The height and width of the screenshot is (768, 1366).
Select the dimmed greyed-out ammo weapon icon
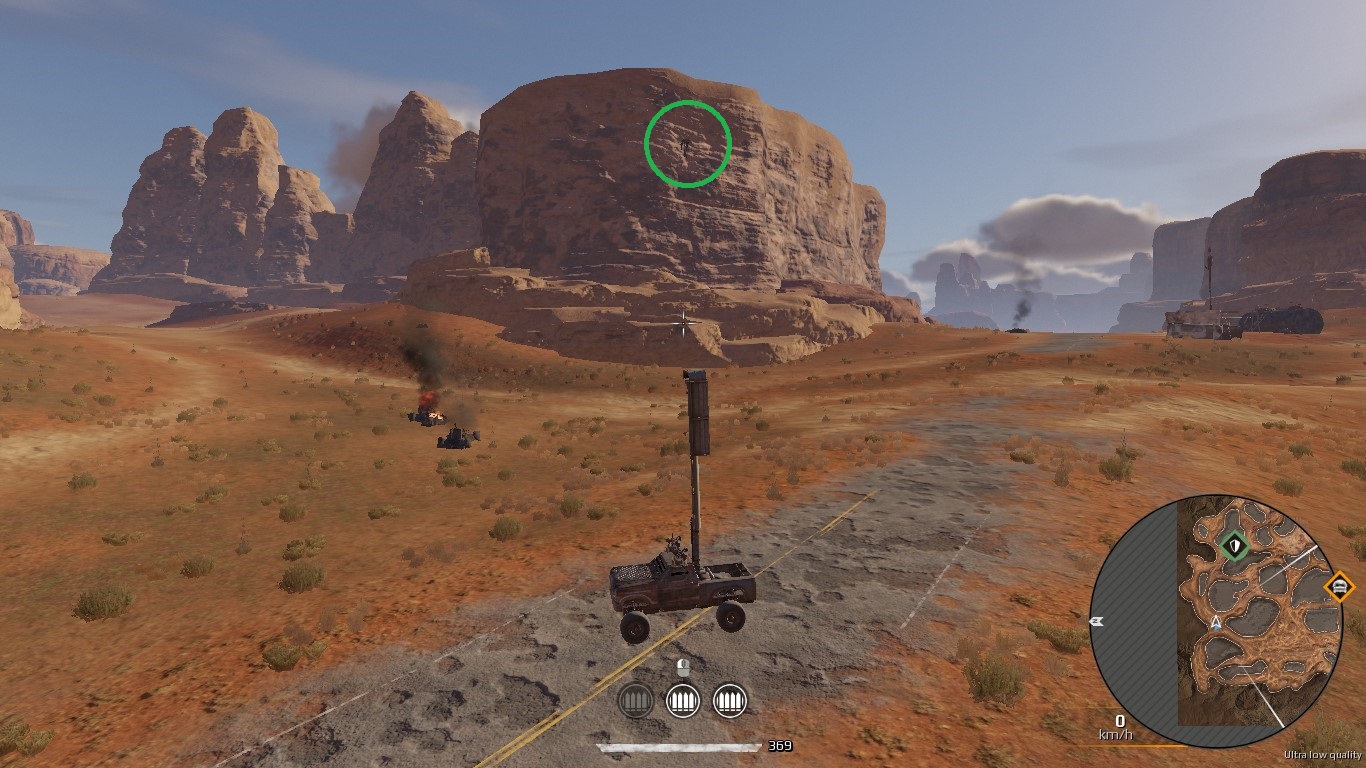pos(636,700)
